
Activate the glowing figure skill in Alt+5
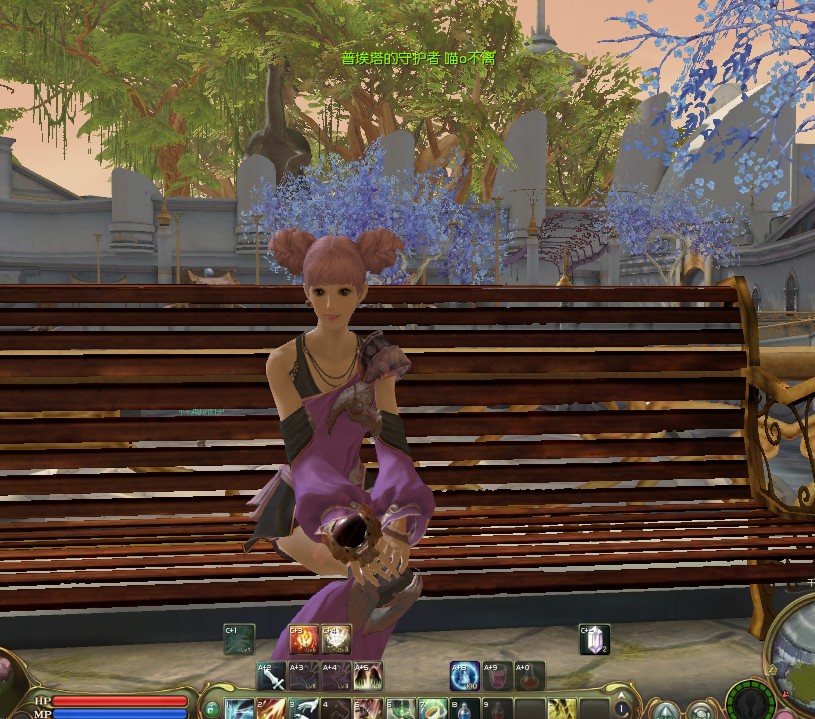pos(367,677)
